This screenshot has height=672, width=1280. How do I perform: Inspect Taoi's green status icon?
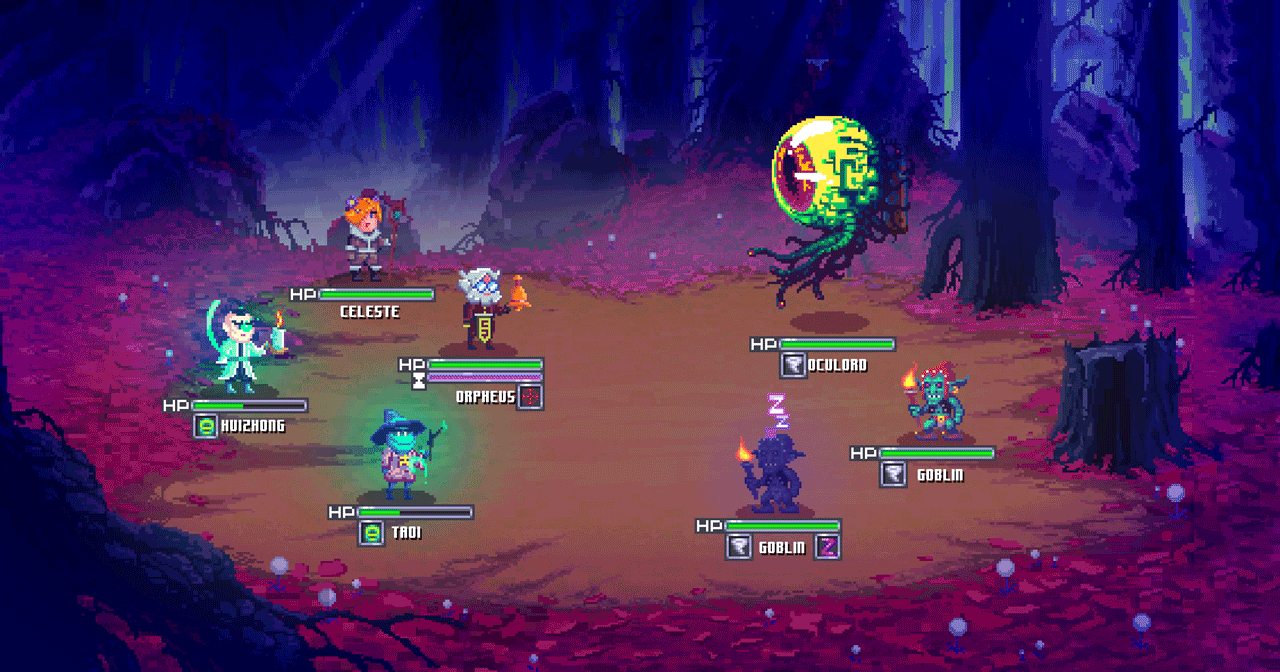371,533
